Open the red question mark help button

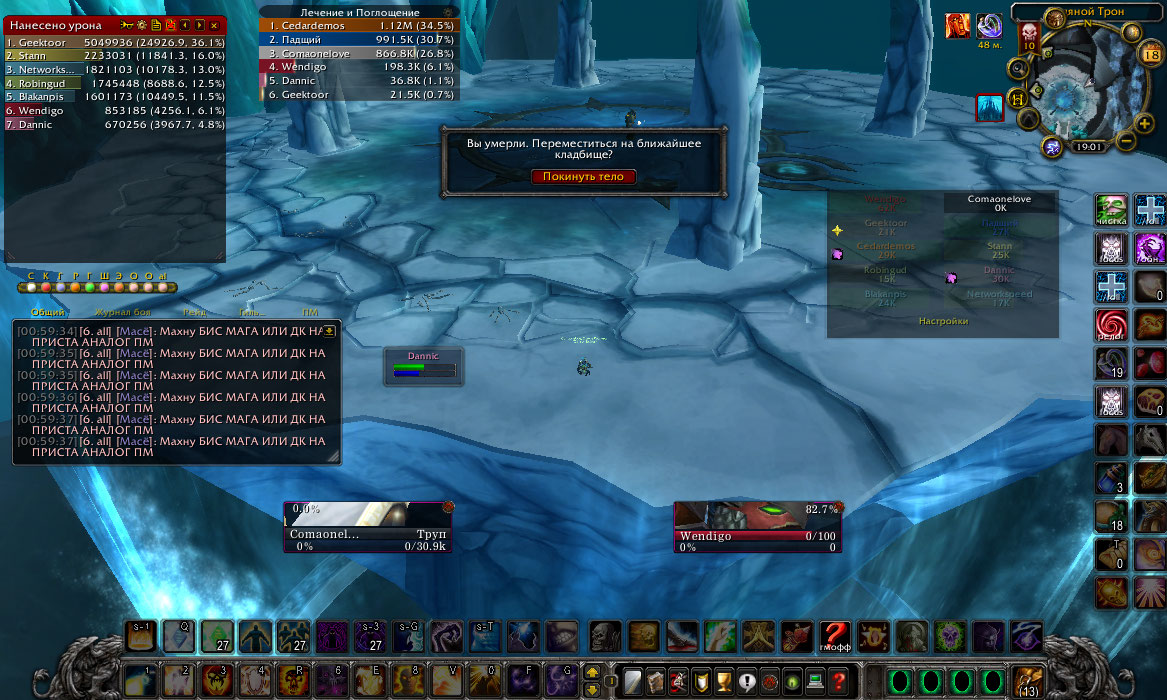coord(840,681)
